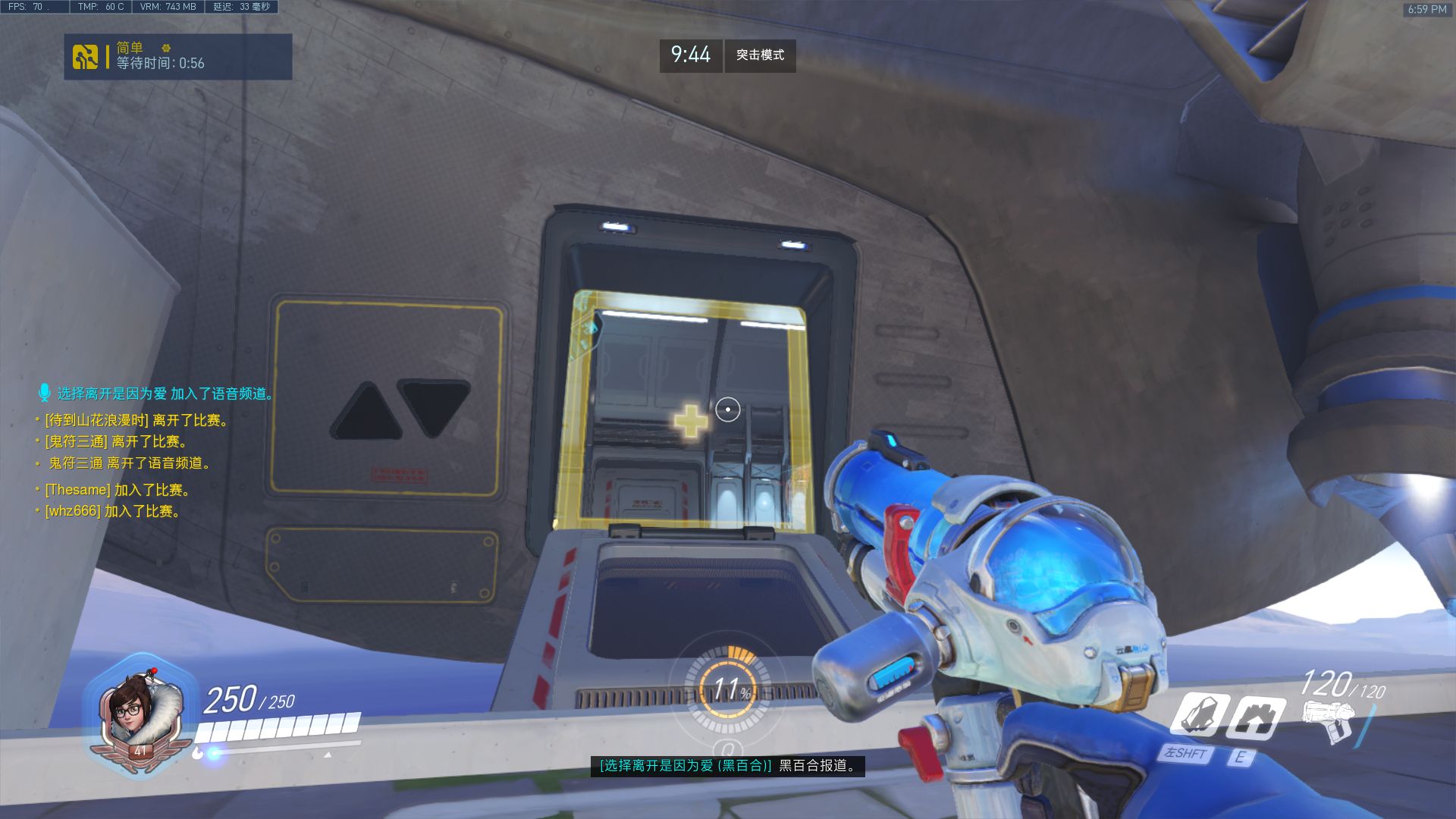Click the voice channel microphone icon
Viewport: 1456px width, 819px height.
(44, 393)
